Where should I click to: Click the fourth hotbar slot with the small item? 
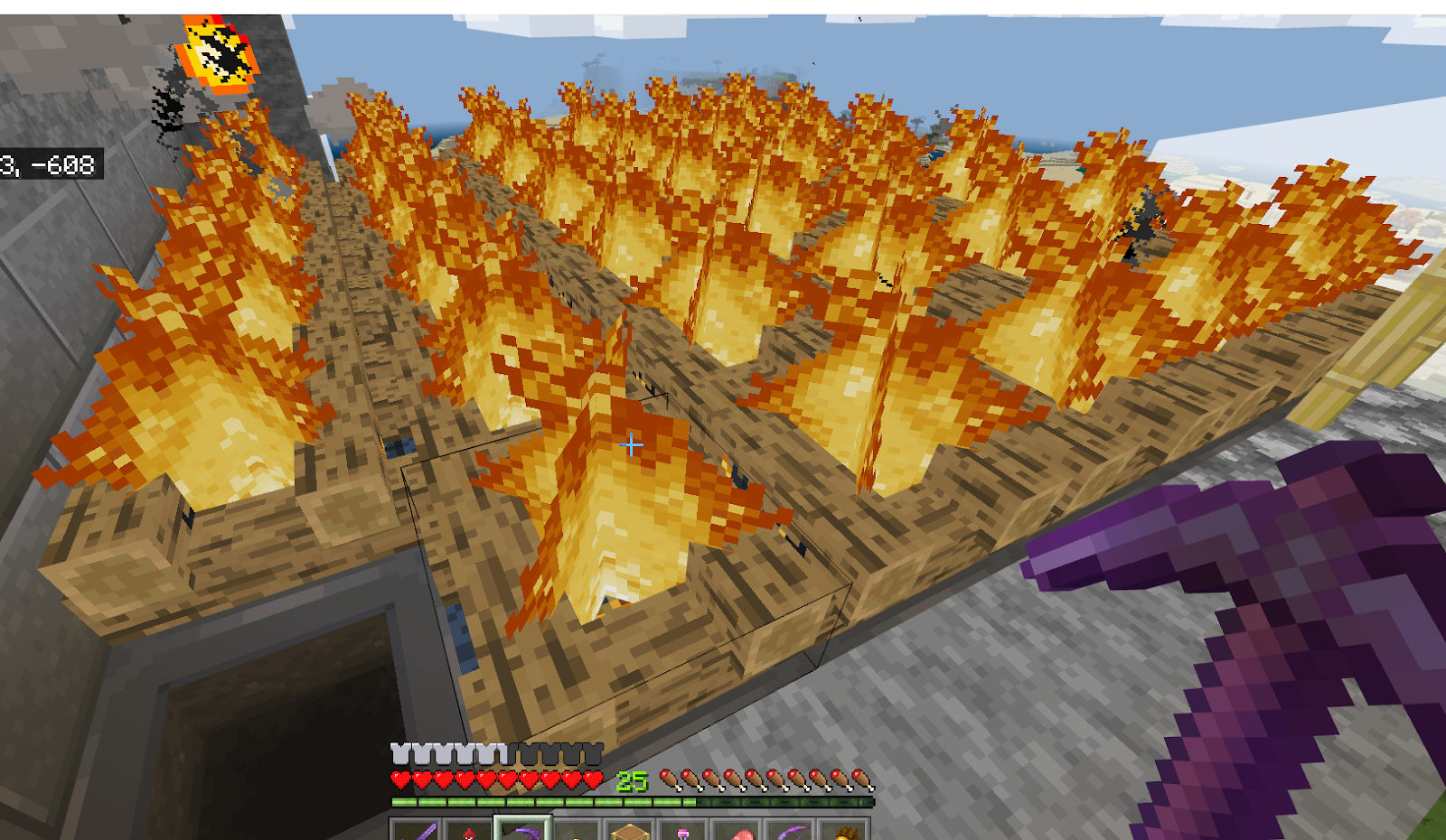point(577,833)
